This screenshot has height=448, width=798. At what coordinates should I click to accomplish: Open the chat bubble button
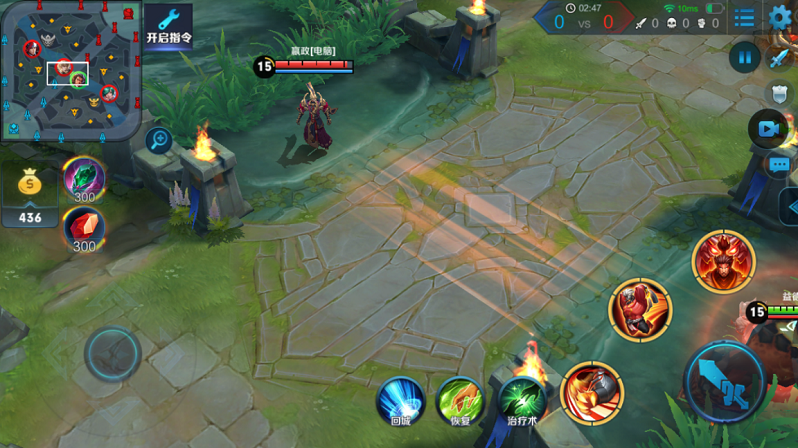[x=779, y=165]
